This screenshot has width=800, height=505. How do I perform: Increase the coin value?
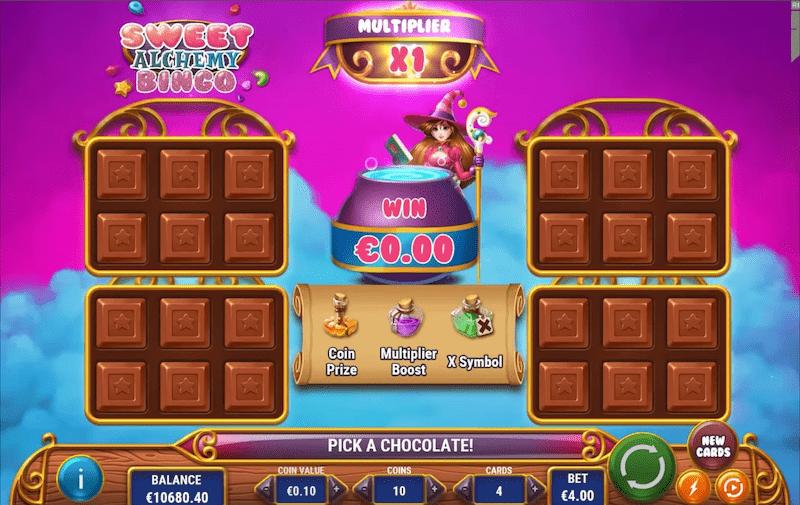(x=336, y=490)
